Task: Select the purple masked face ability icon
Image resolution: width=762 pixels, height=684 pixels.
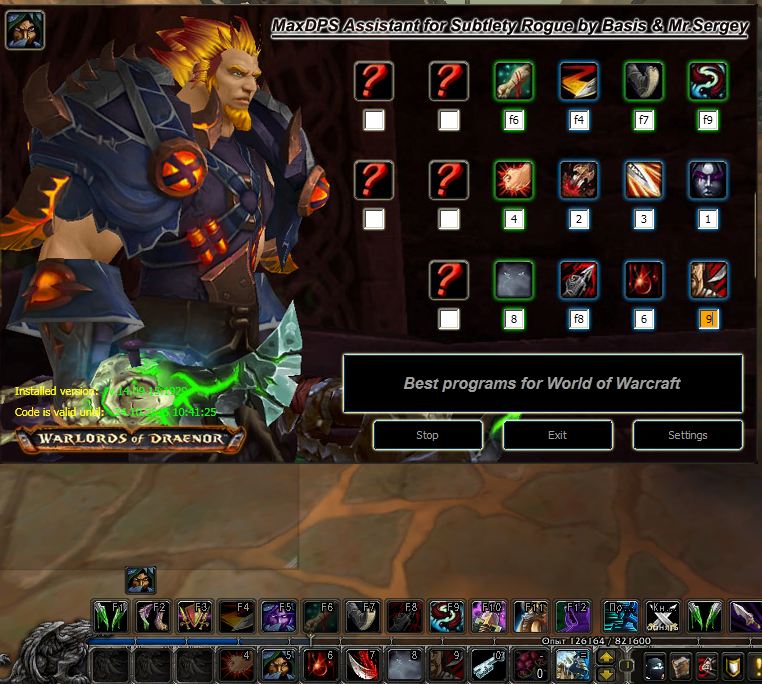Action: point(708,181)
